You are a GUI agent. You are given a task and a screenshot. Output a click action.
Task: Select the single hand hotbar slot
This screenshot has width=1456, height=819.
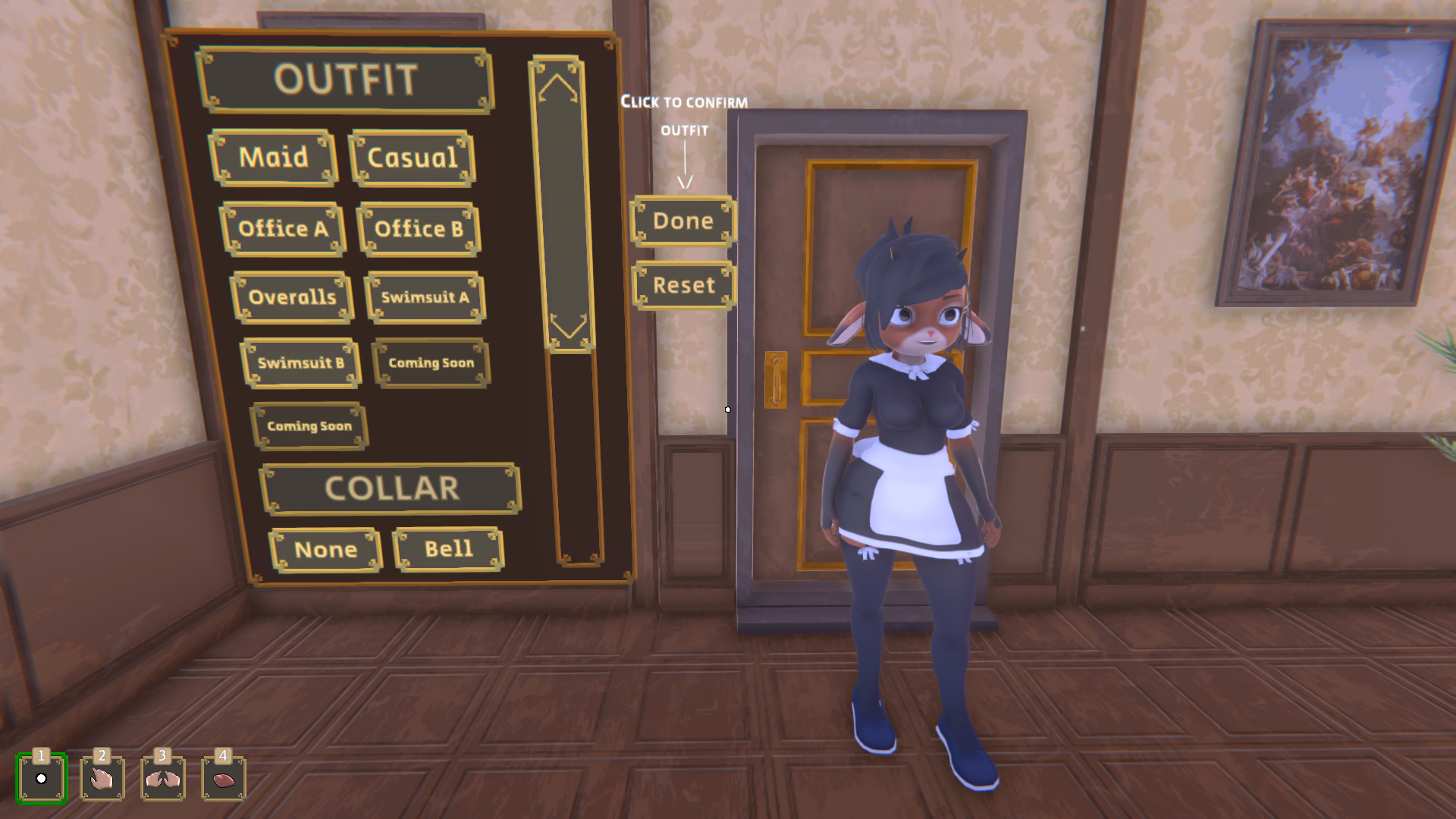click(x=102, y=778)
